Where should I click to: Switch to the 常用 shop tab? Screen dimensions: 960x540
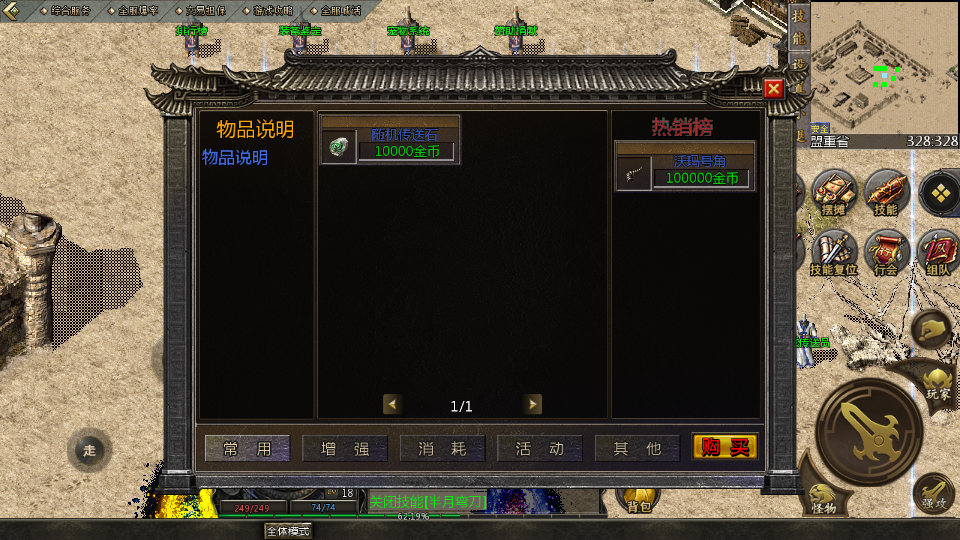[x=247, y=449]
